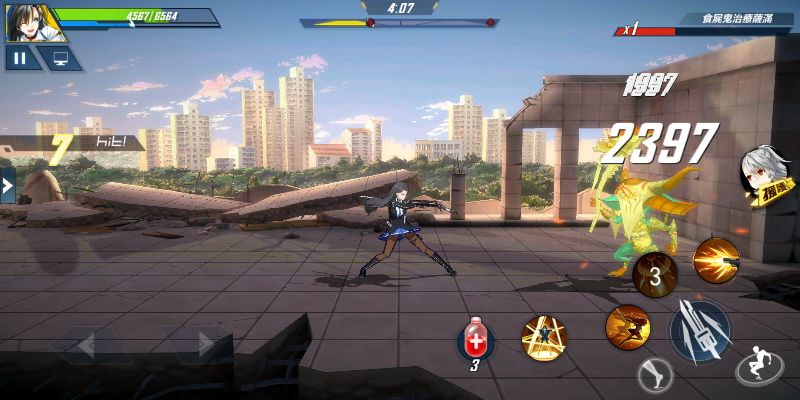Expand the side panel arrow tab

point(7,186)
